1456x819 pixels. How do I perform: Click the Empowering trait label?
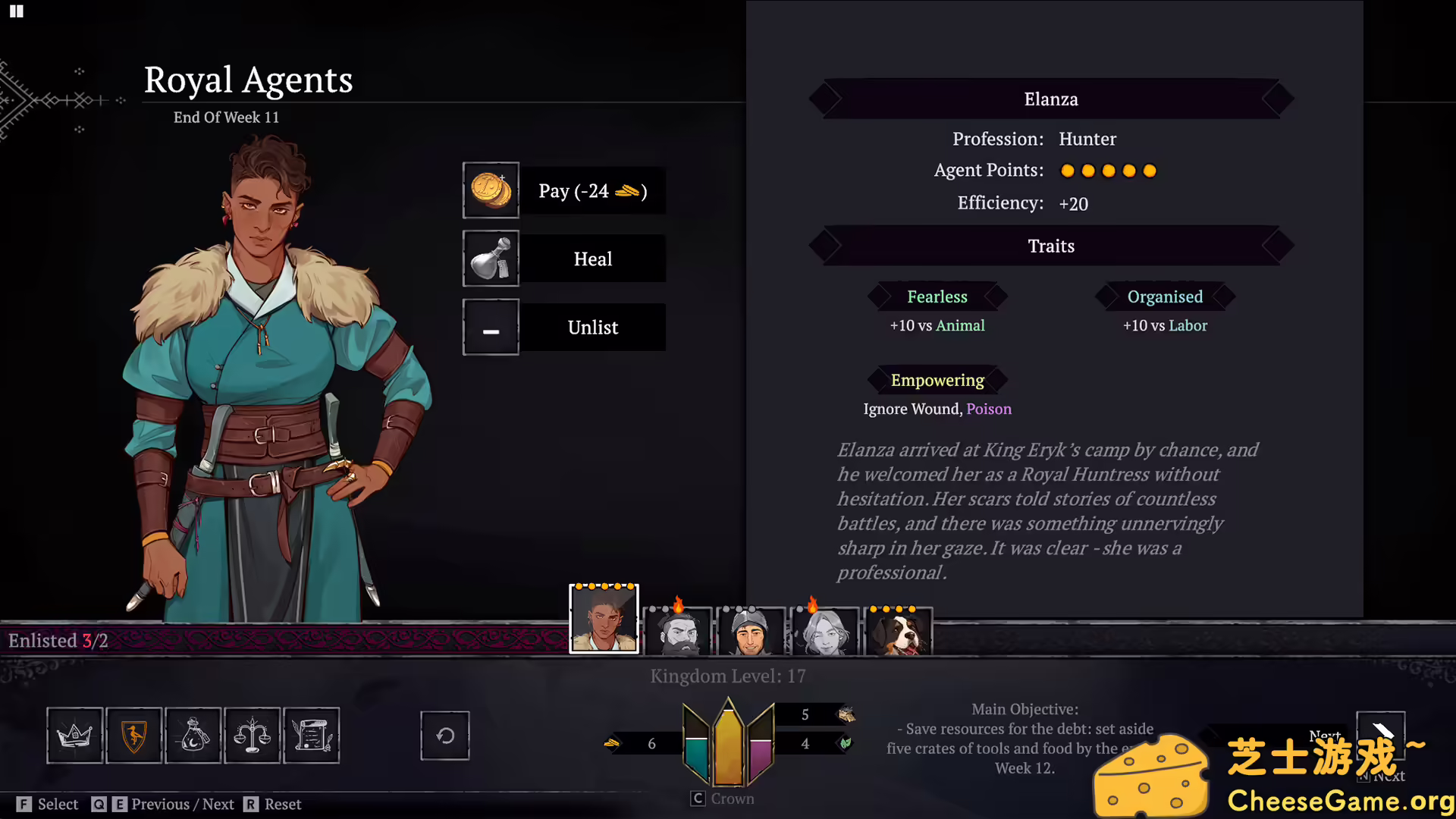(937, 380)
